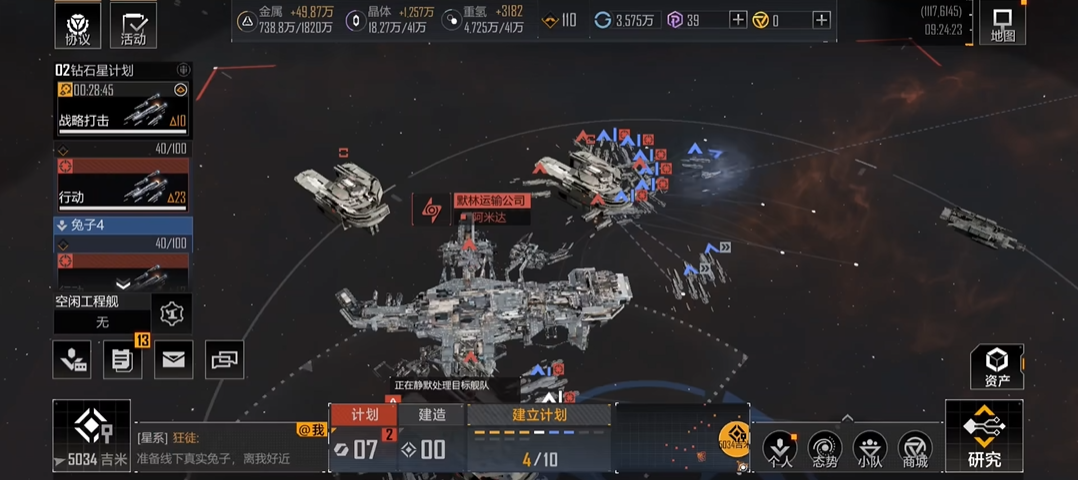1078x480 pixels.
Task: Open the 商城 (Shop) menu
Action: point(915,449)
